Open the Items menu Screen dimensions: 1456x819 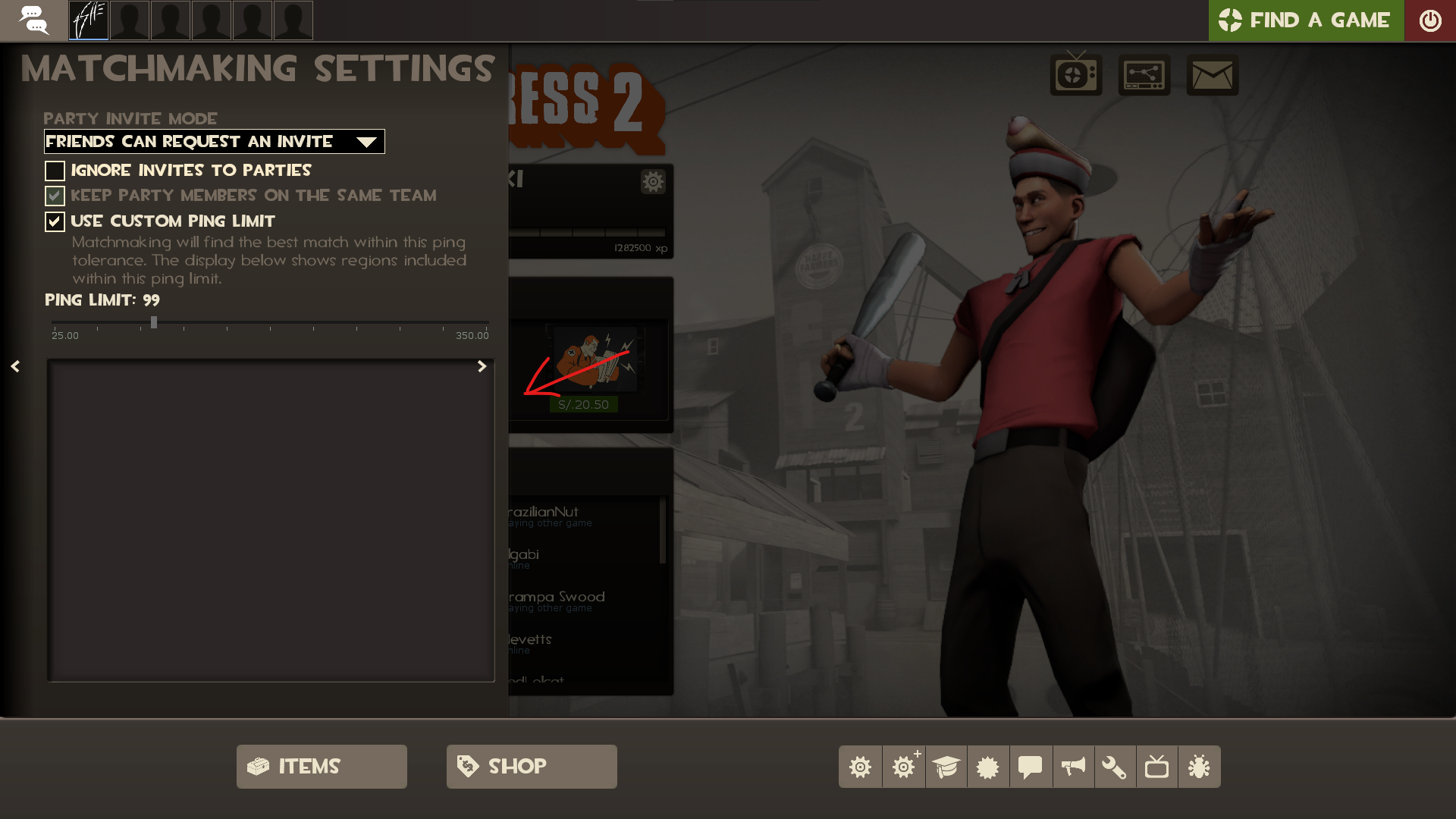321,766
